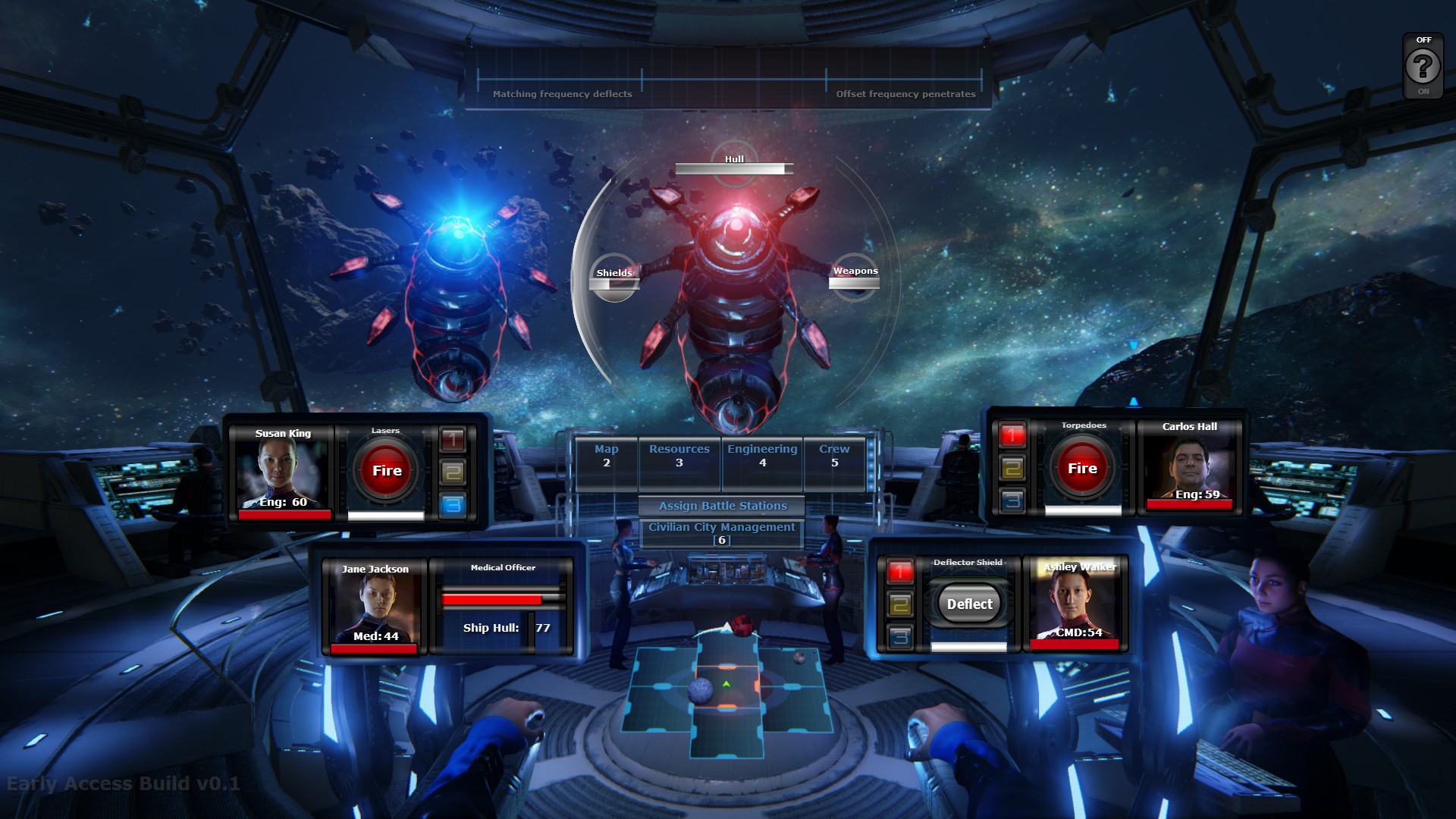This screenshot has height=819, width=1456.
Task: Show the Crew tab
Action: pos(834,456)
